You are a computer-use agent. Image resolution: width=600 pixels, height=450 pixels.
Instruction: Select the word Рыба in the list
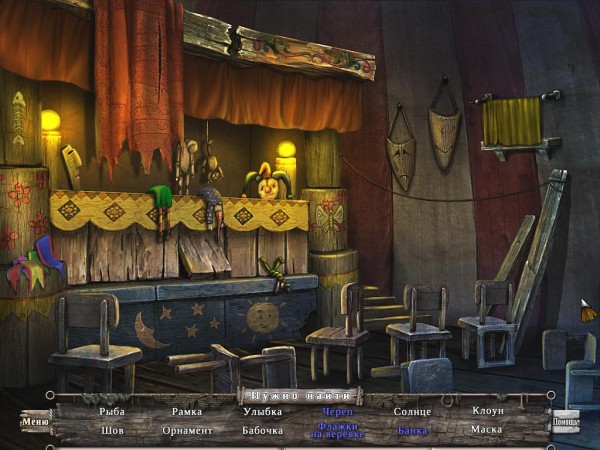pos(112,411)
